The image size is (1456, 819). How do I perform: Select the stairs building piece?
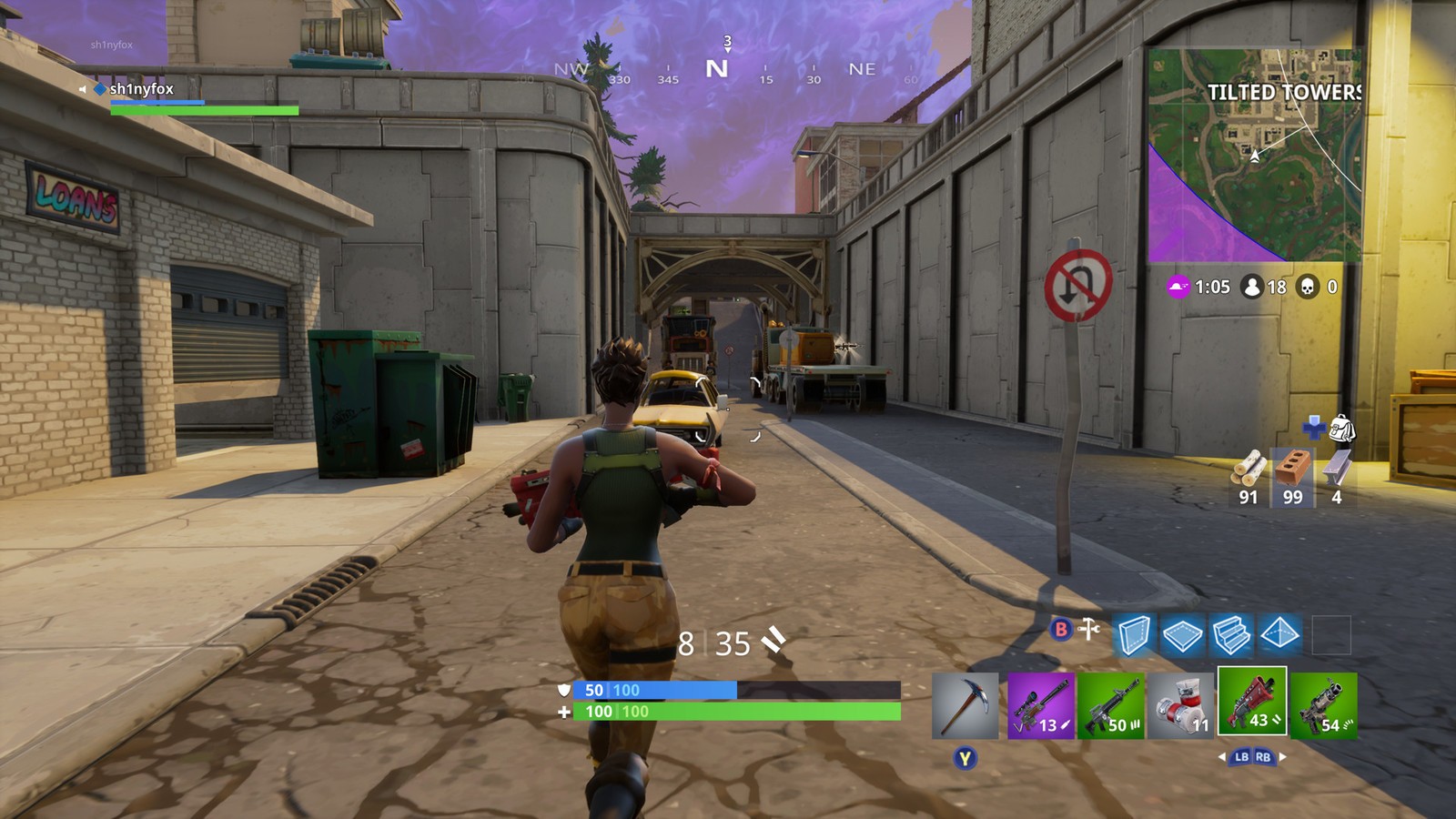point(1230,635)
